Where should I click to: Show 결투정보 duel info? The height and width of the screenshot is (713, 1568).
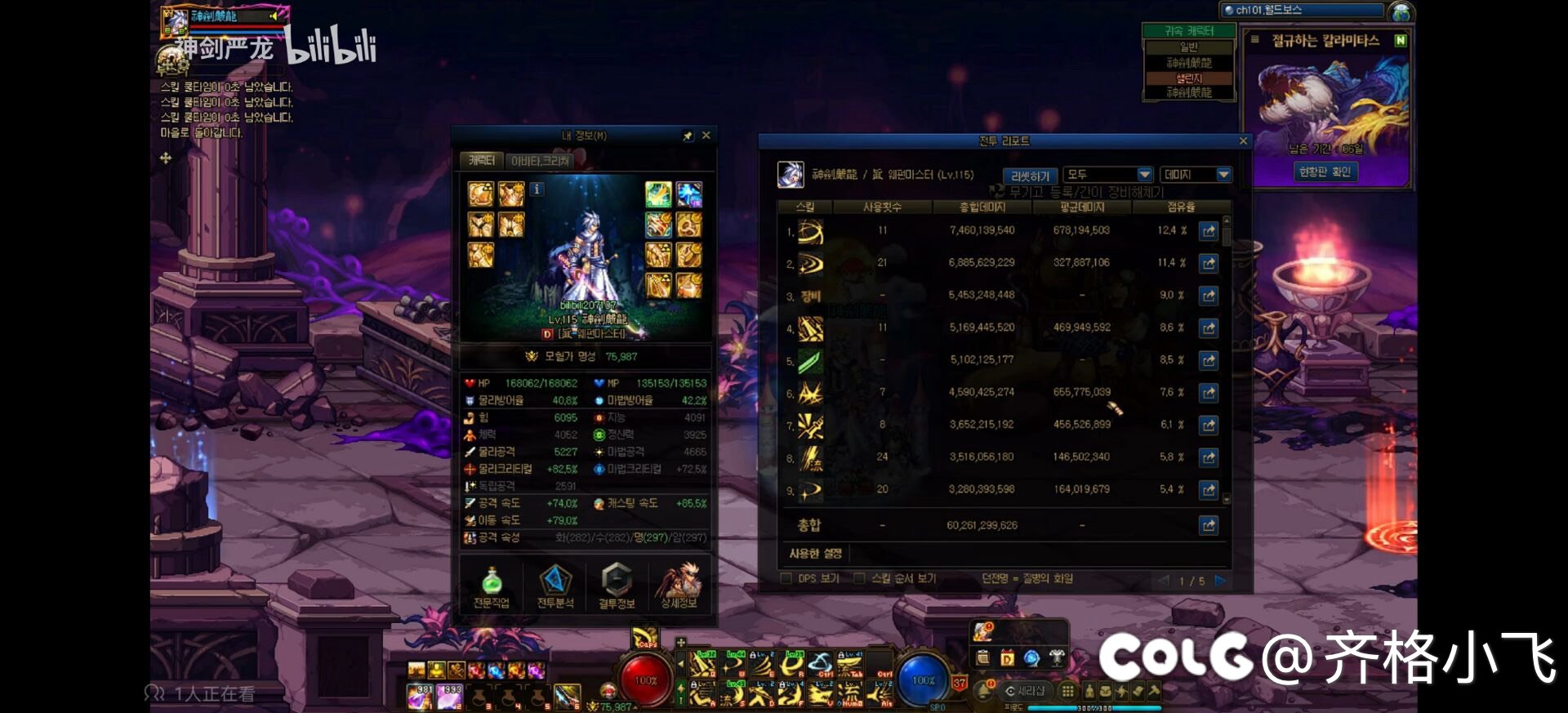coord(617,587)
